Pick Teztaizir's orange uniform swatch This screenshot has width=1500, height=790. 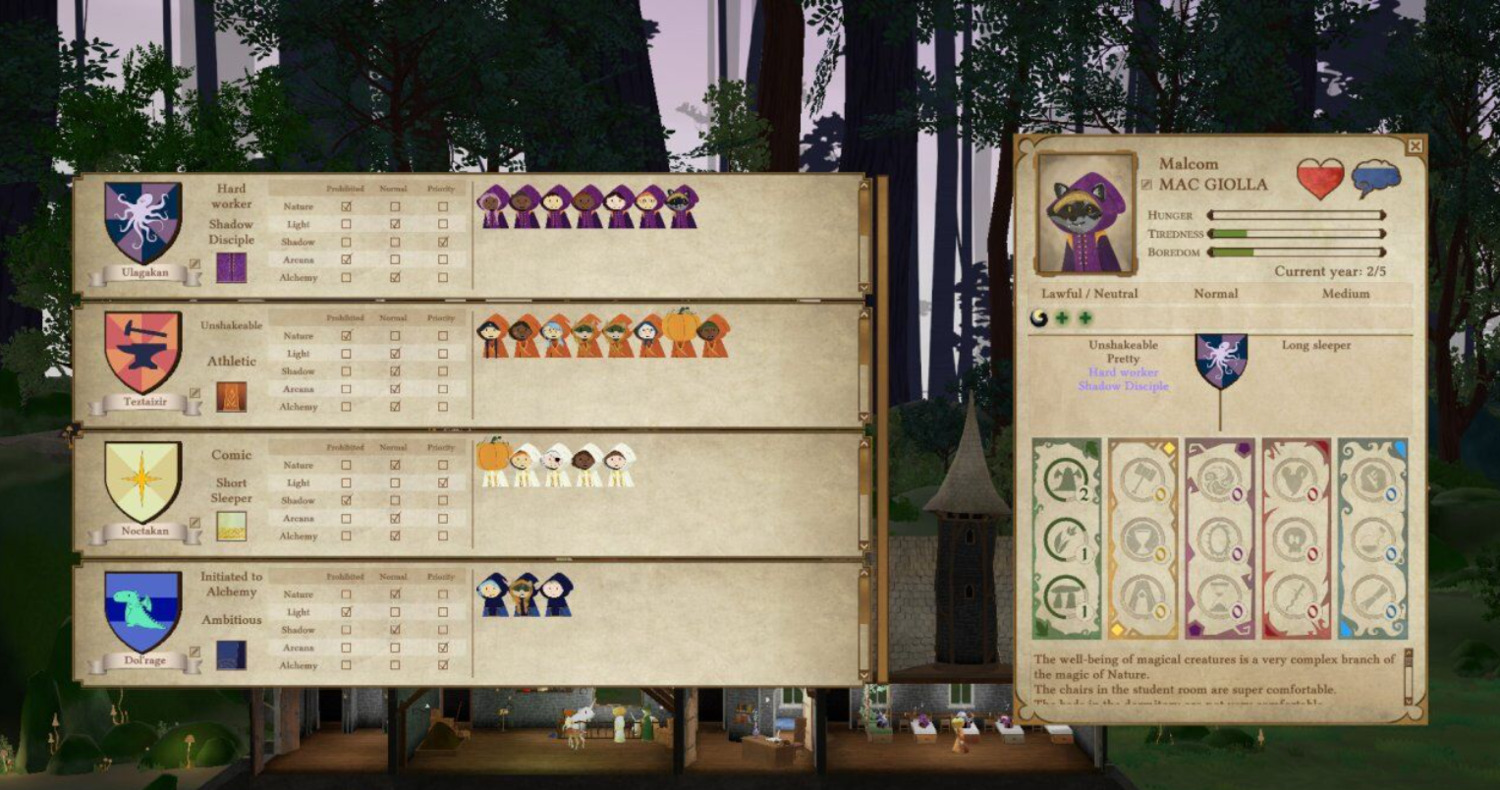click(x=231, y=396)
